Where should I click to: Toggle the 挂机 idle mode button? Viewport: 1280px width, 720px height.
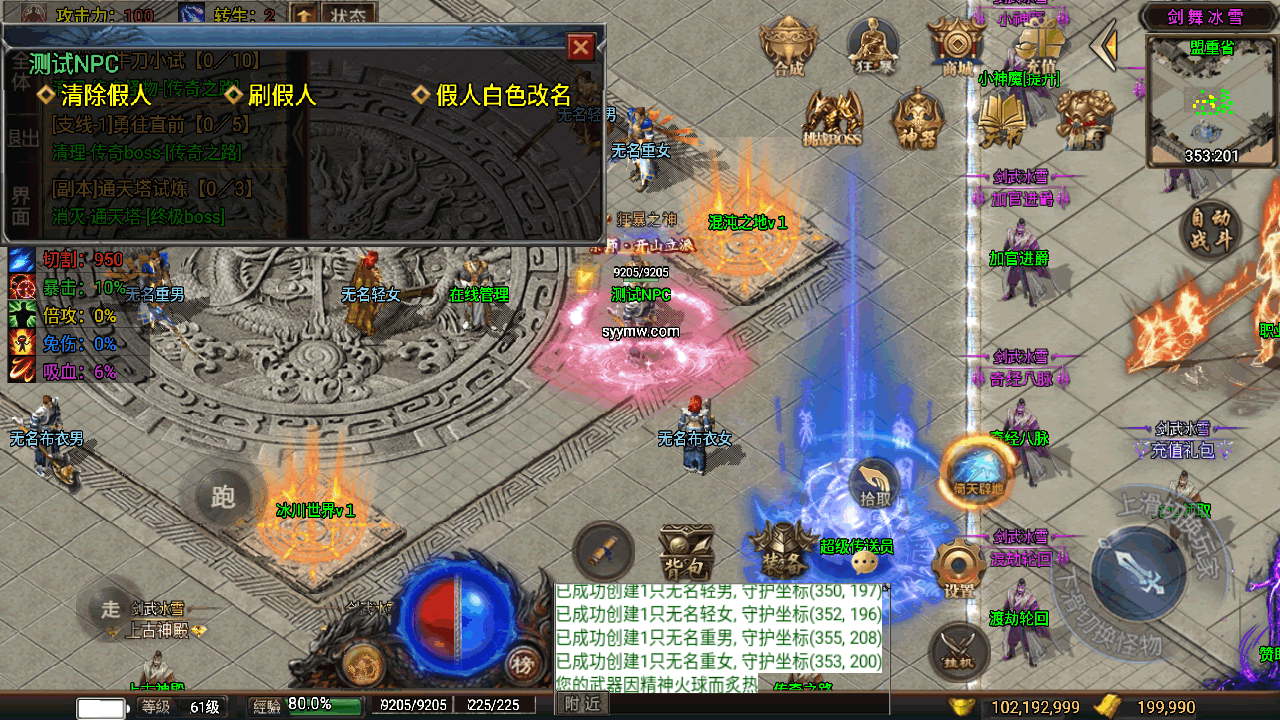pyautogui.click(x=957, y=649)
